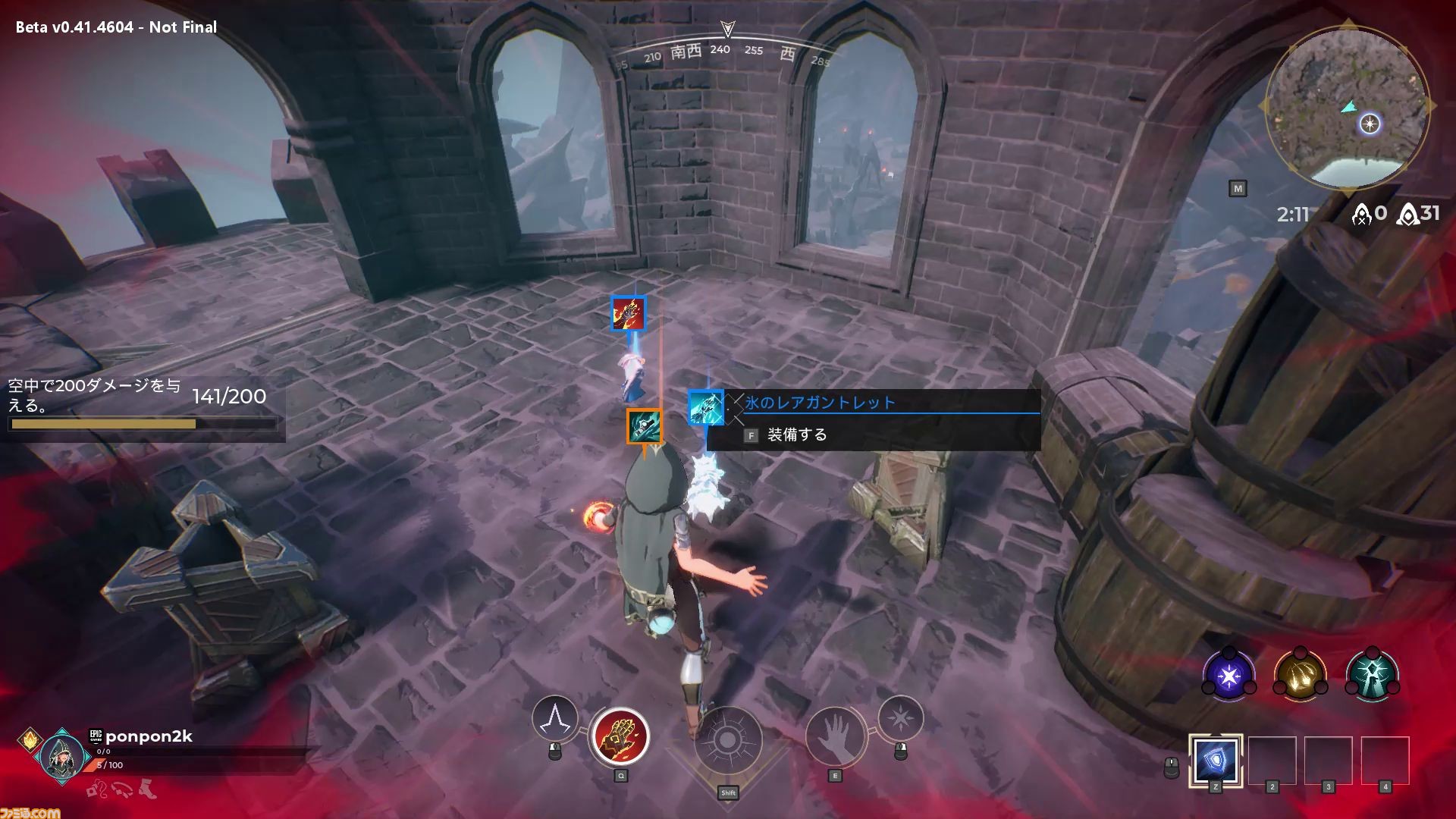Viewport: 1456px width, 819px height.
Task: Activate the equipped fire gauntlet ability
Action: [x=620, y=736]
